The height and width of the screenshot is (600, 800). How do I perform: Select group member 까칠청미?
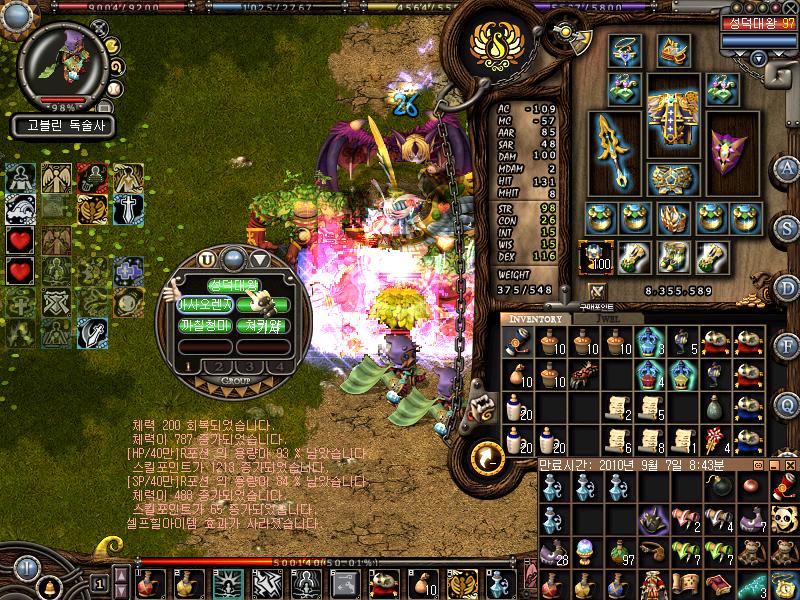(205, 325)
